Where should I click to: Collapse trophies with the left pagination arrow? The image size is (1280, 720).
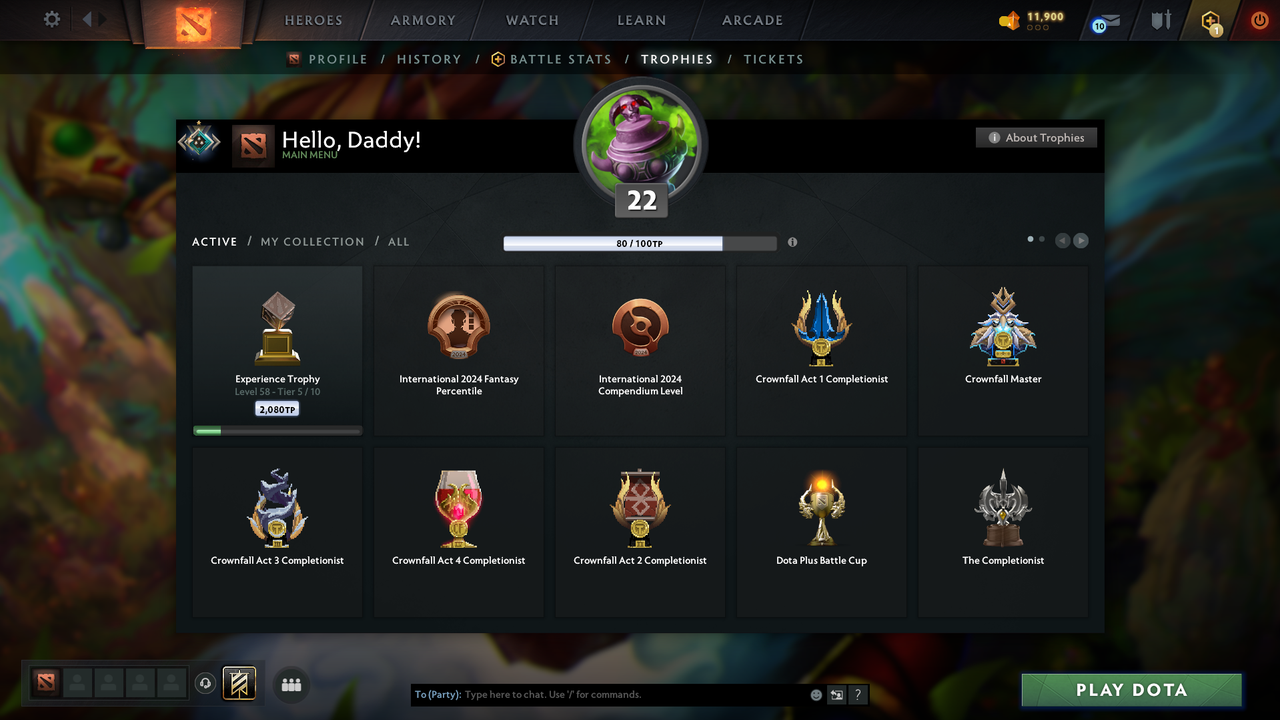click(x=1063, y=240)
